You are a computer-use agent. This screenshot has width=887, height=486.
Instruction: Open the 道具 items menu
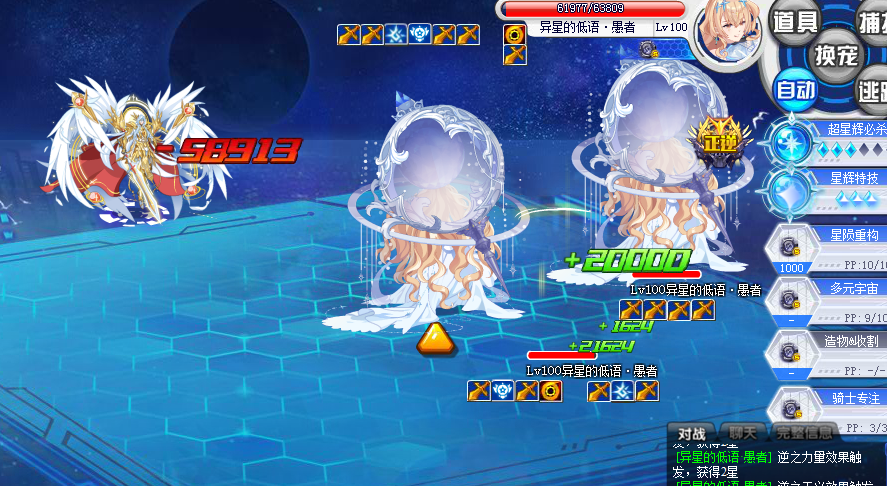tap(797, 22)
